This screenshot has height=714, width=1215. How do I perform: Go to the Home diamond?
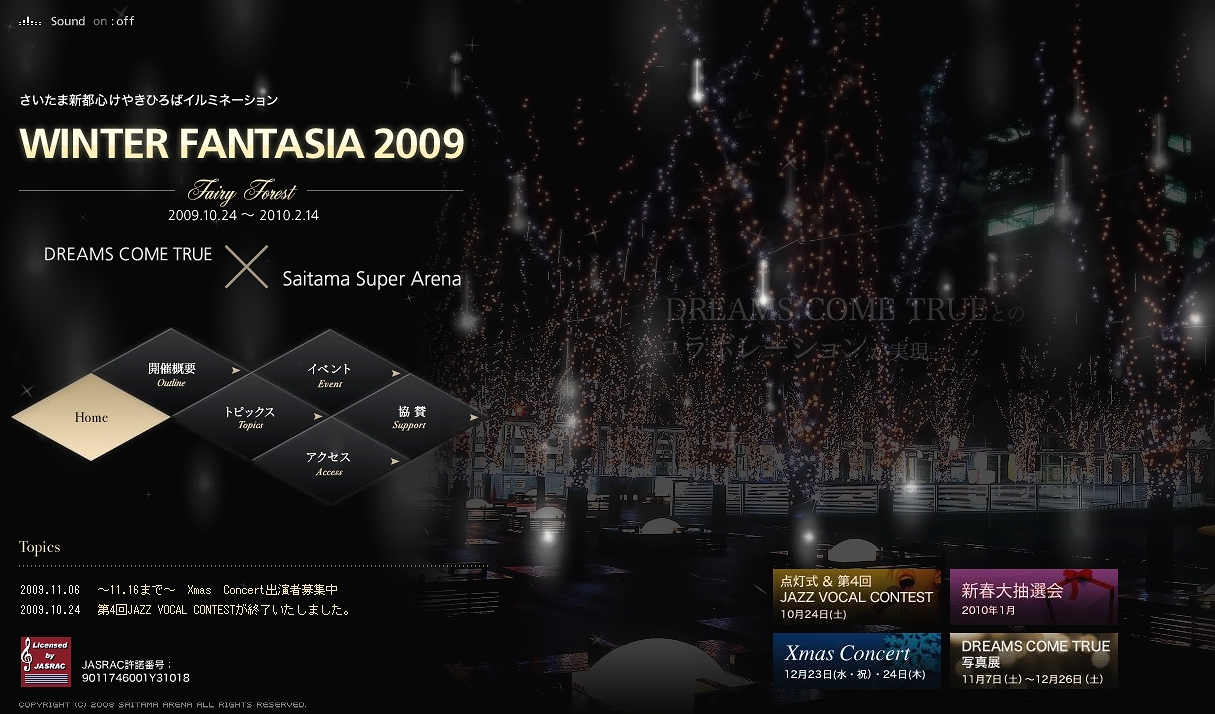(91, 417)
